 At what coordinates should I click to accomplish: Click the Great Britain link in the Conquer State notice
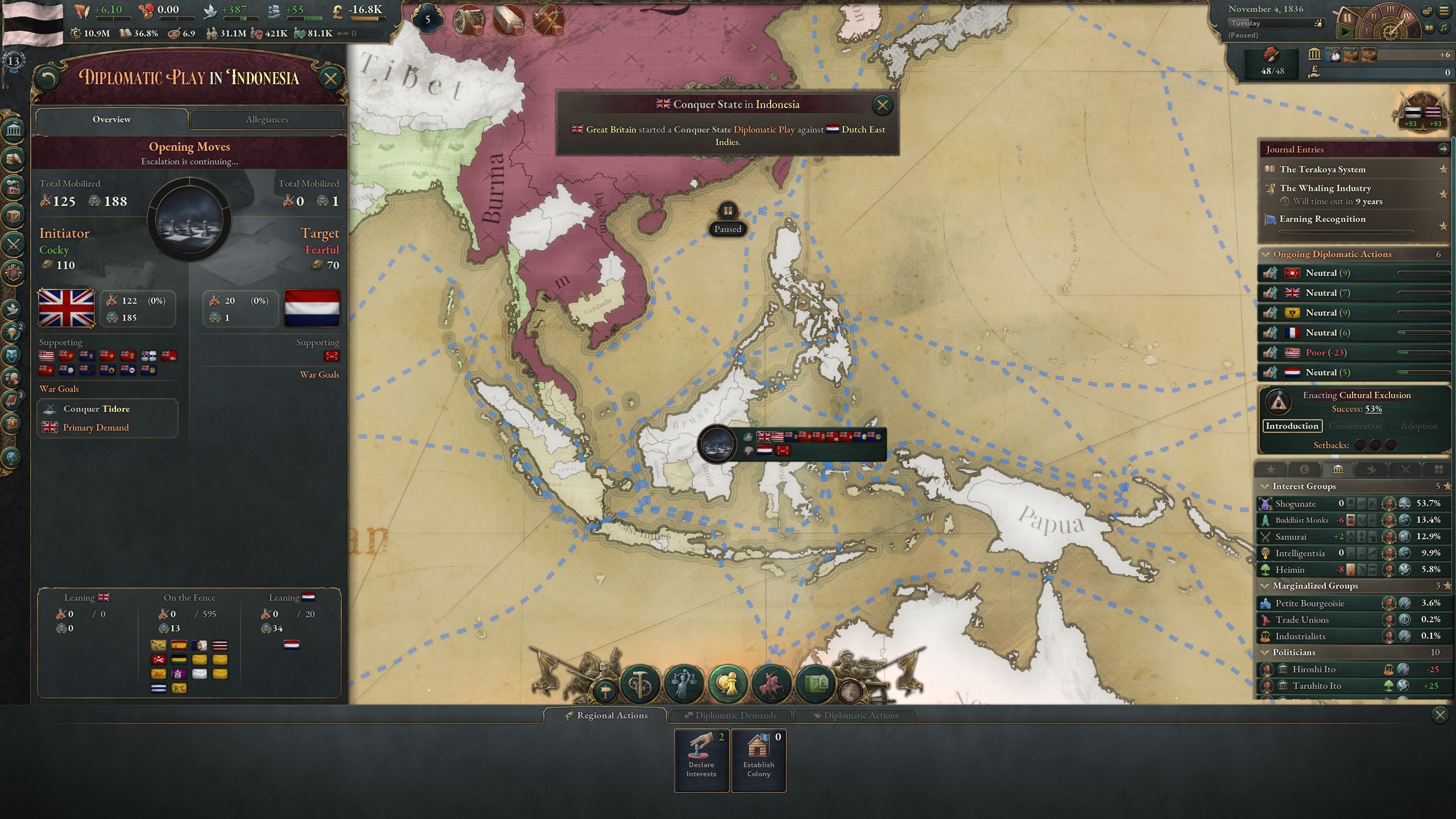pos(610,130)
